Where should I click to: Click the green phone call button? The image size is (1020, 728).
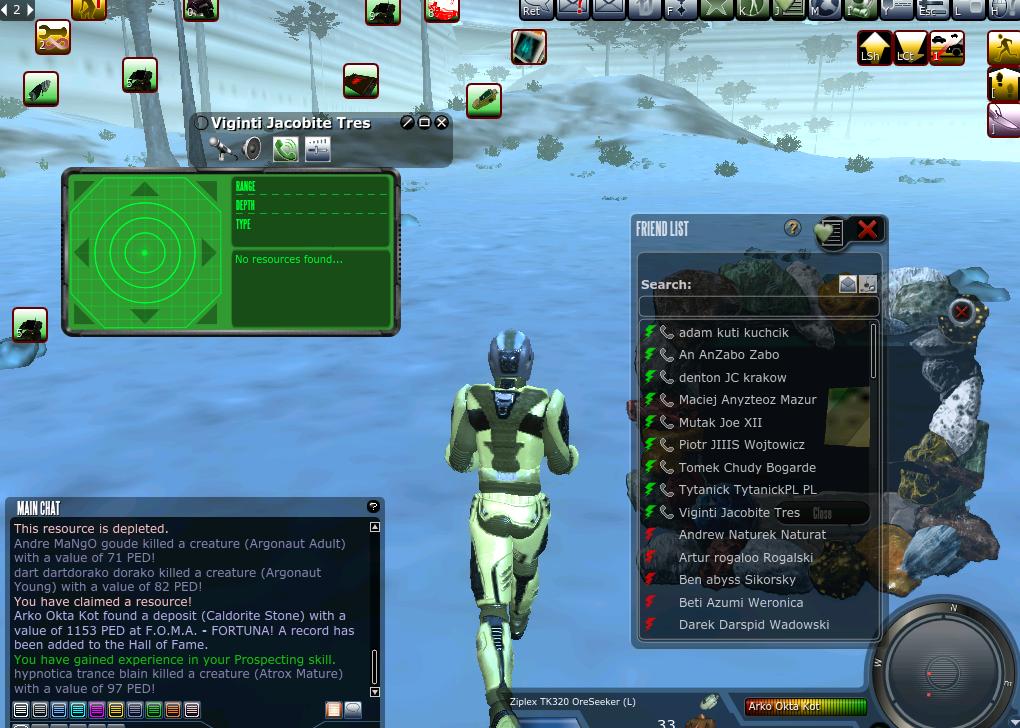(x=286, y=149)
